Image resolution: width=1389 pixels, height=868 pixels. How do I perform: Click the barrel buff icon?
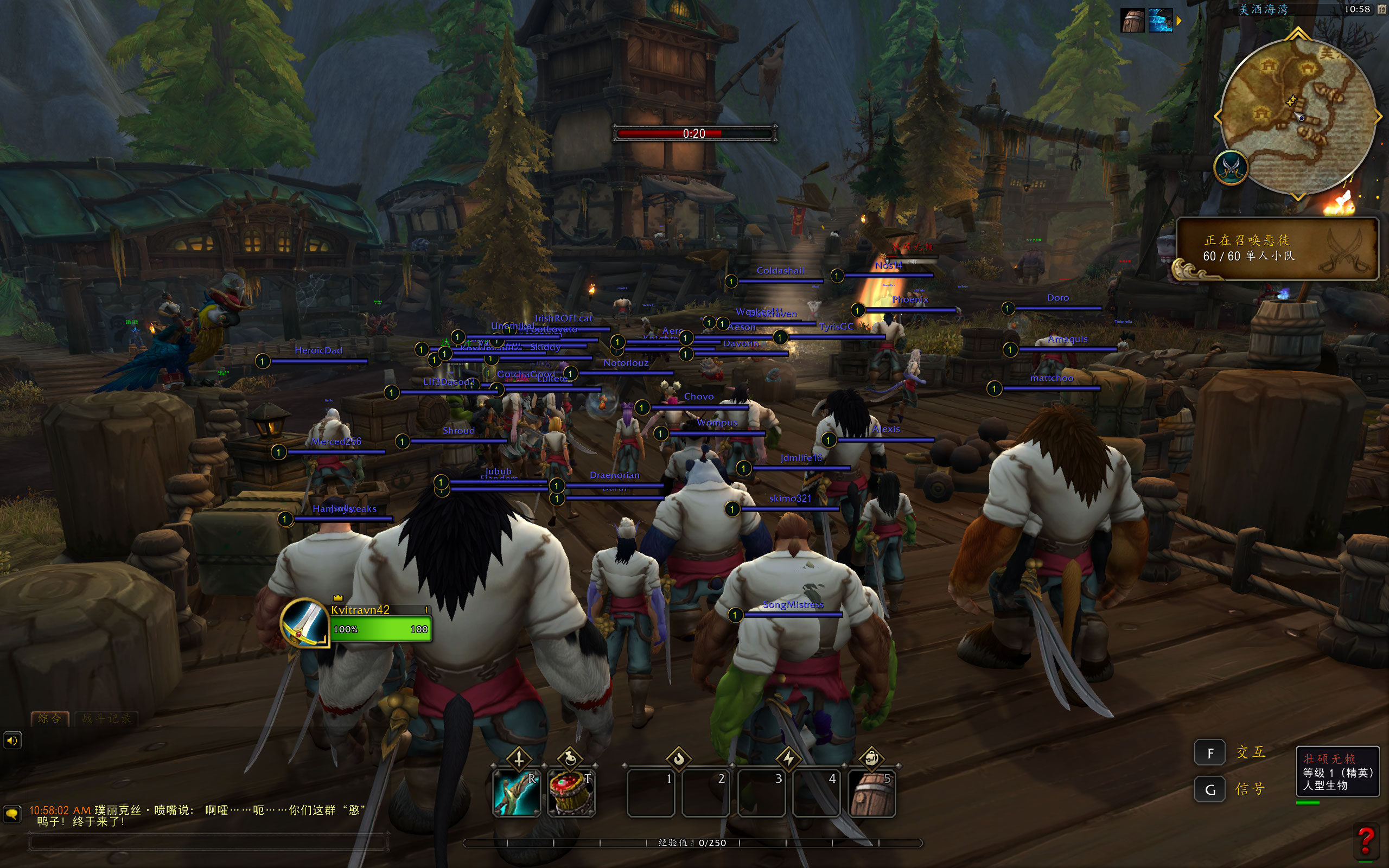1132,21
